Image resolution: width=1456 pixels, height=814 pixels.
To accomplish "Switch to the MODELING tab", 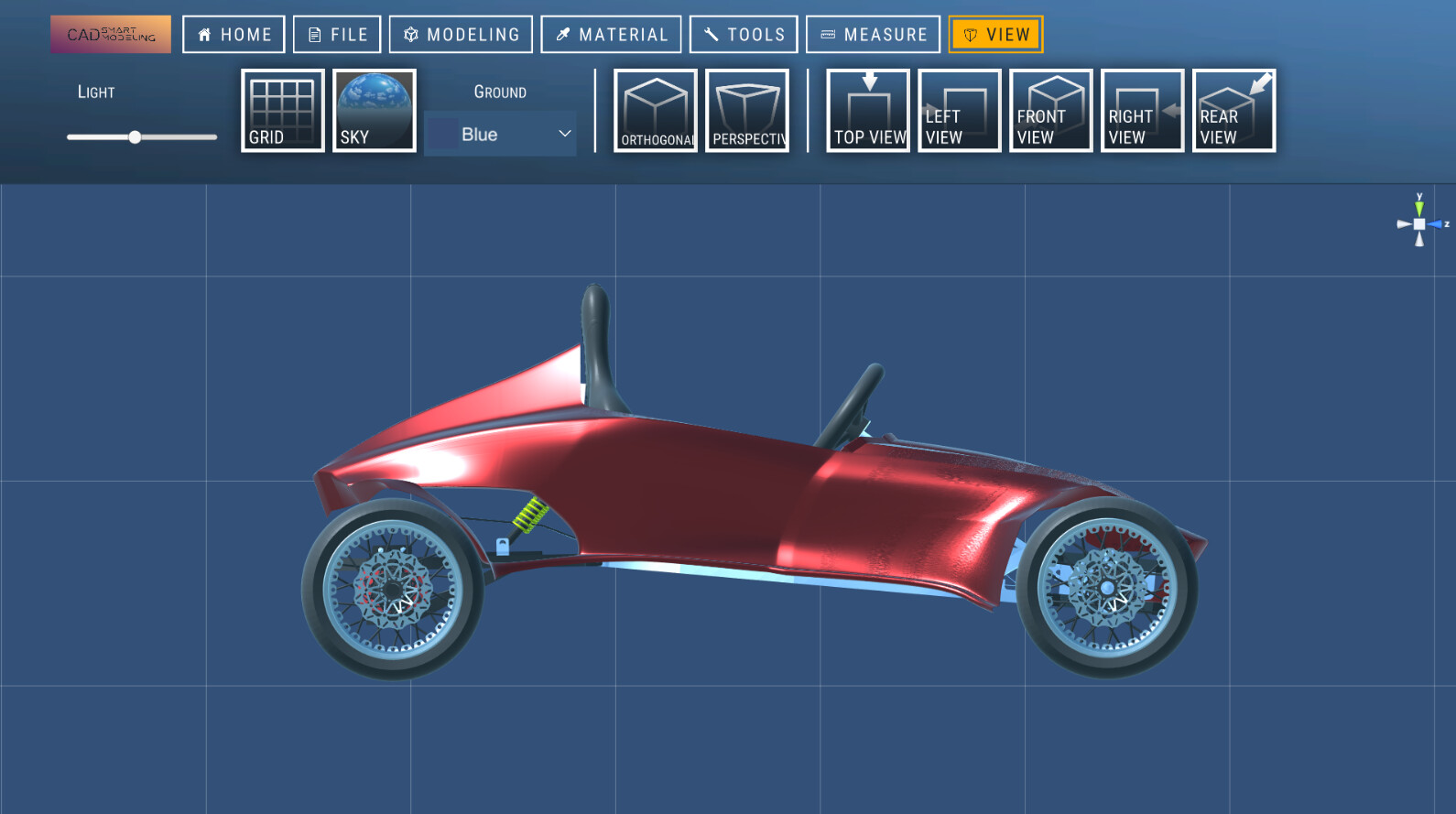I will click(461, 34).
